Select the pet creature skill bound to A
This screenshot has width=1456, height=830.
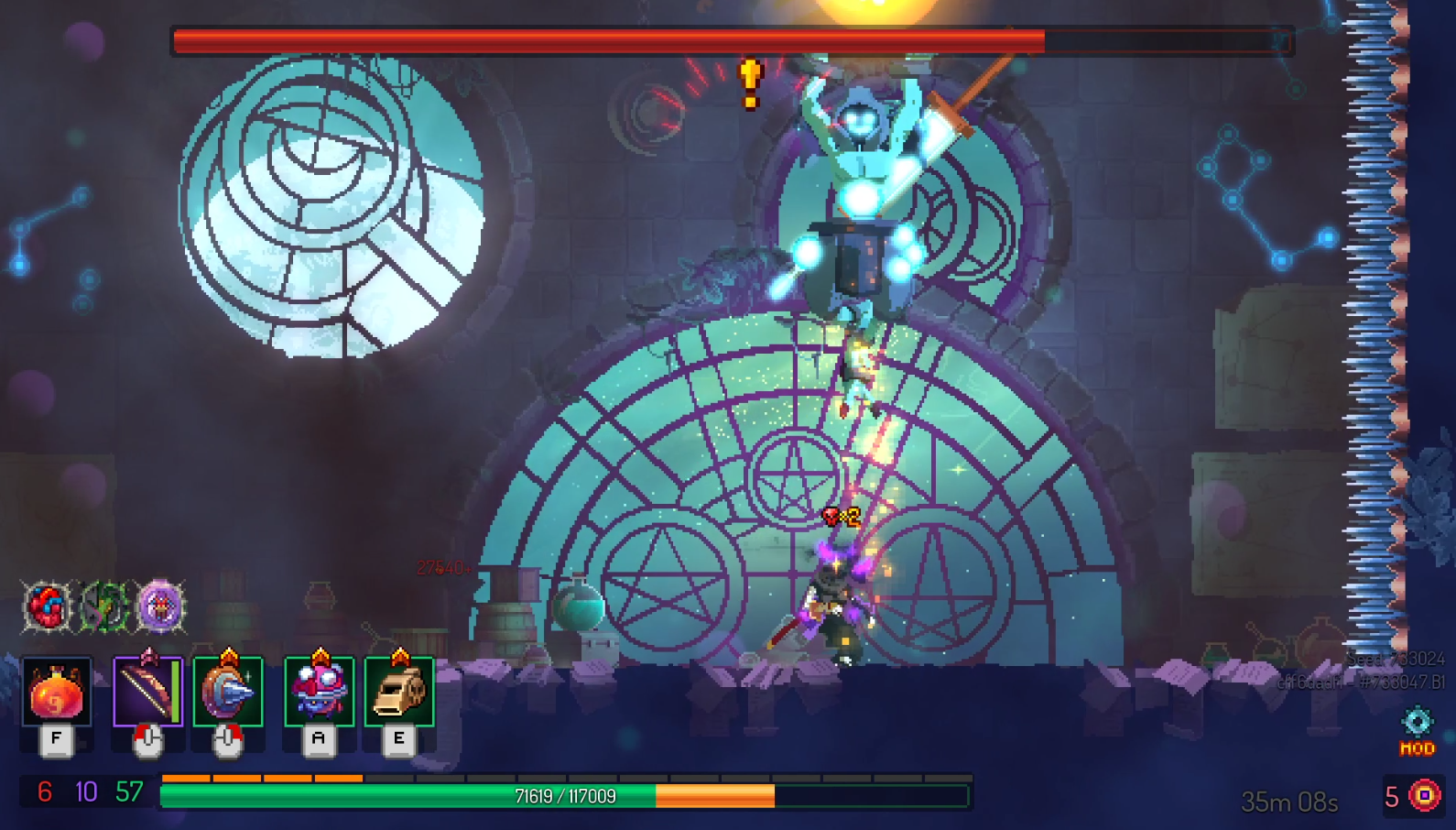(x=319, y=694)
